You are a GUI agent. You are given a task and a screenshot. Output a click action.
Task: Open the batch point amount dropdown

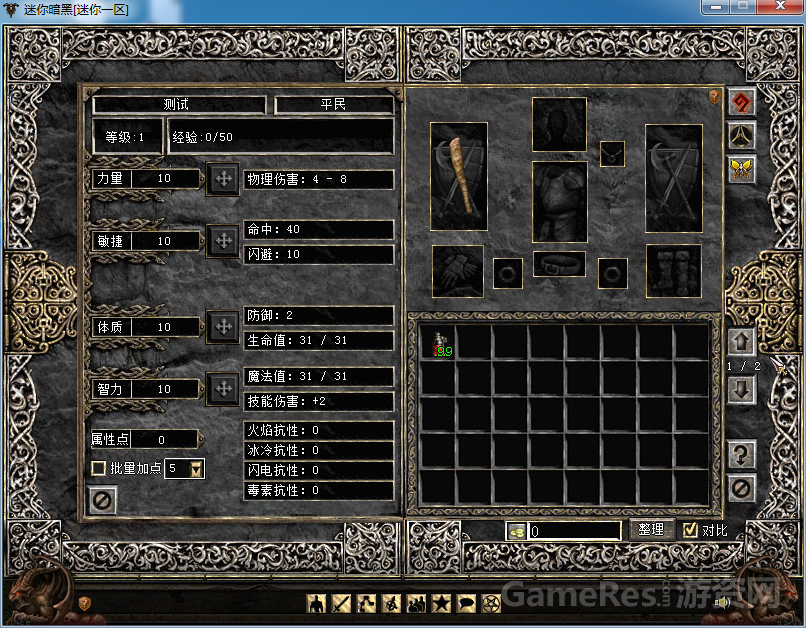point(196,469)
